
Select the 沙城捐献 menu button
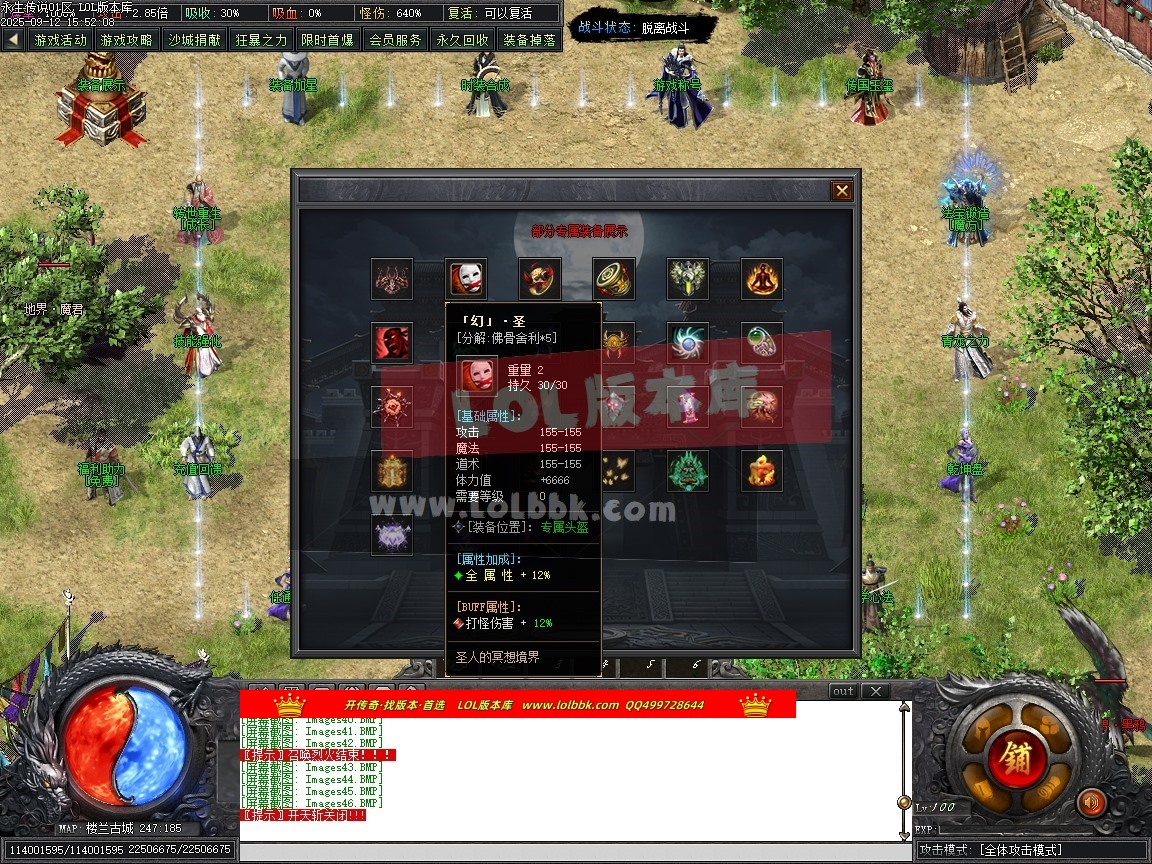pos(194,40)
